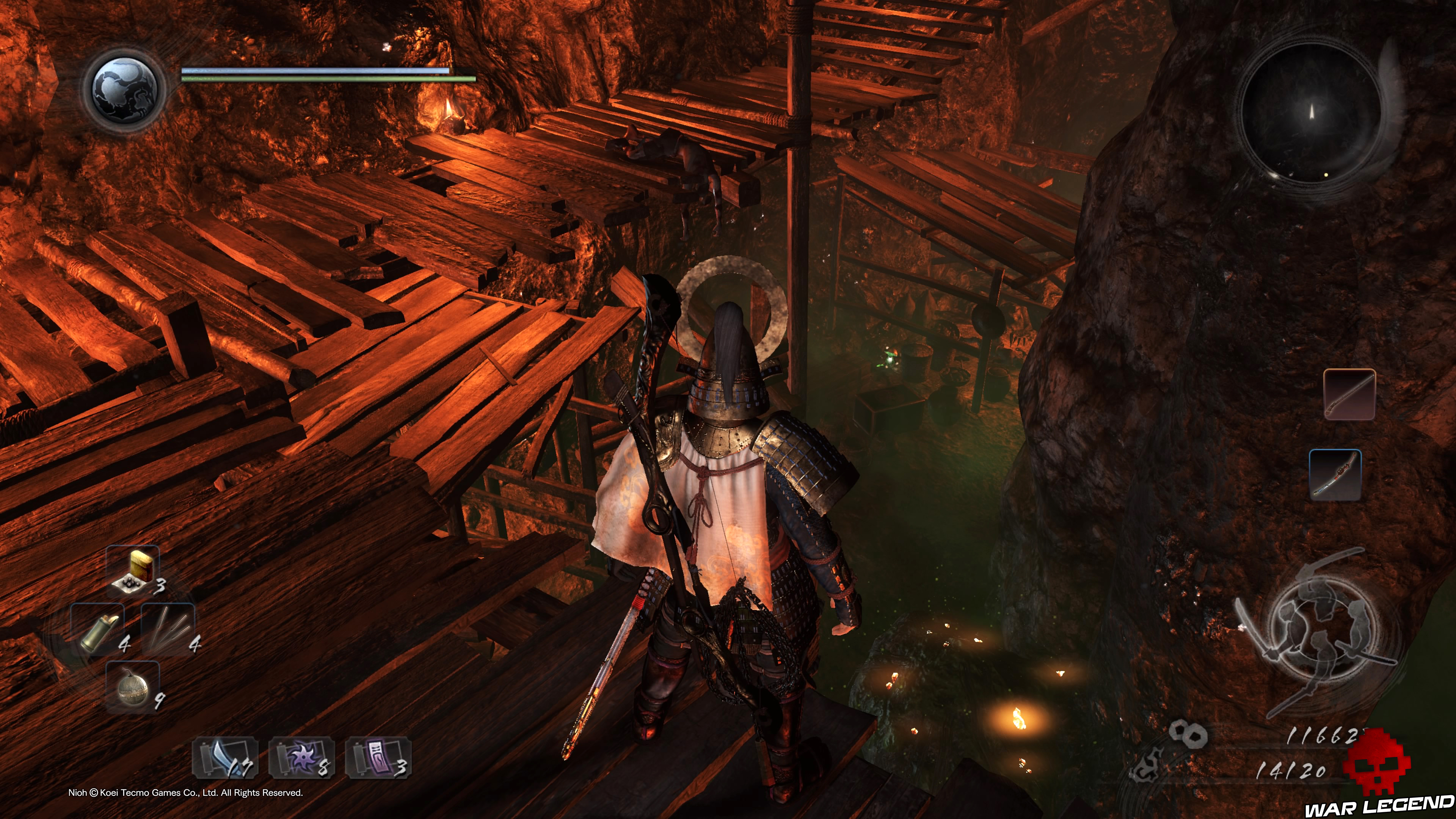
Task: Use the needles item slot
Action: (168, 629)
